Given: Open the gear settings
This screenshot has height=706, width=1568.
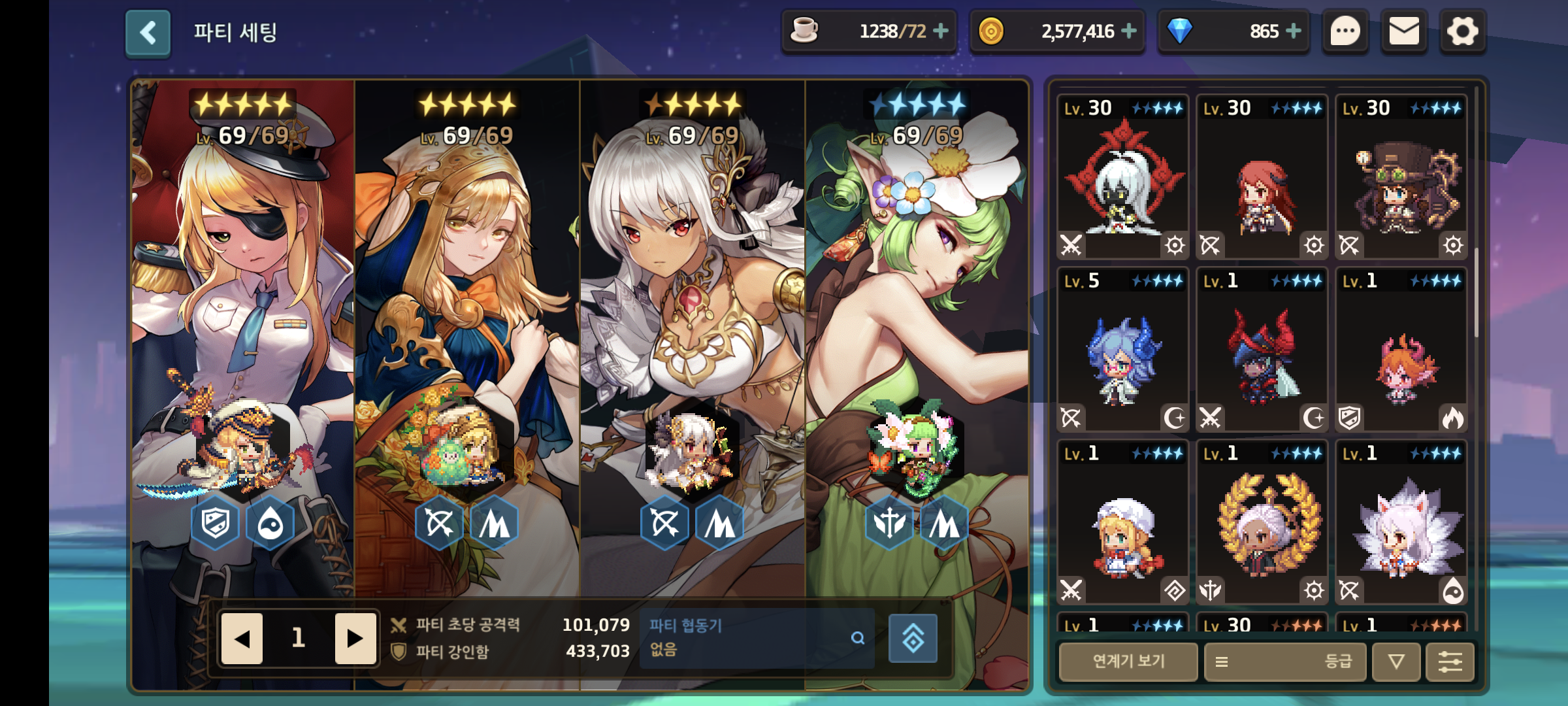Looking at the screenshot, I should point(1463,31).
